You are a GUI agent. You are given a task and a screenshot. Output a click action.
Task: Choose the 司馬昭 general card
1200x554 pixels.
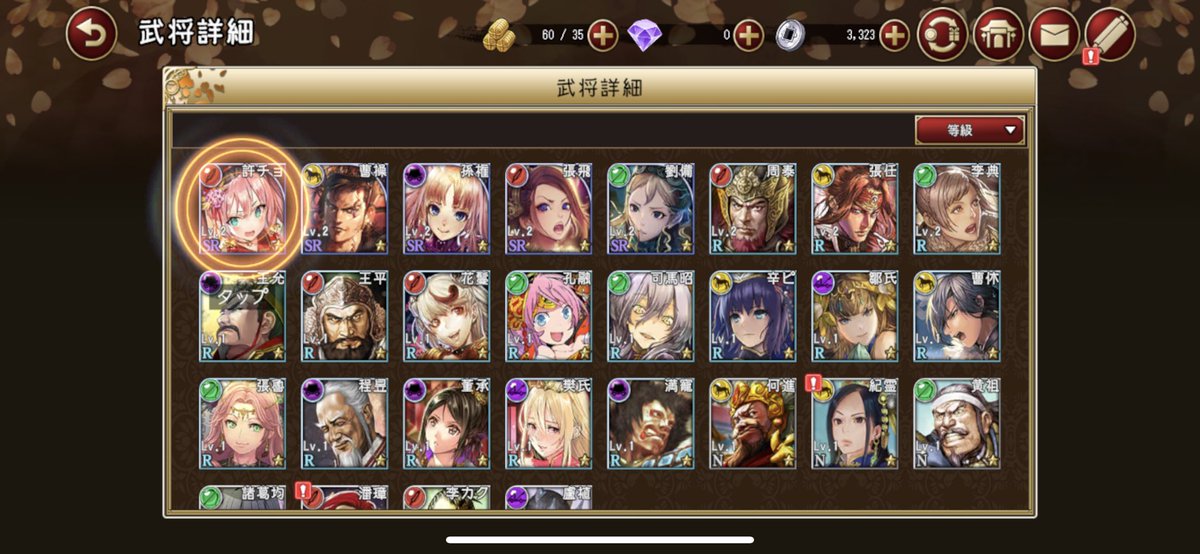(x=651, y=316)
